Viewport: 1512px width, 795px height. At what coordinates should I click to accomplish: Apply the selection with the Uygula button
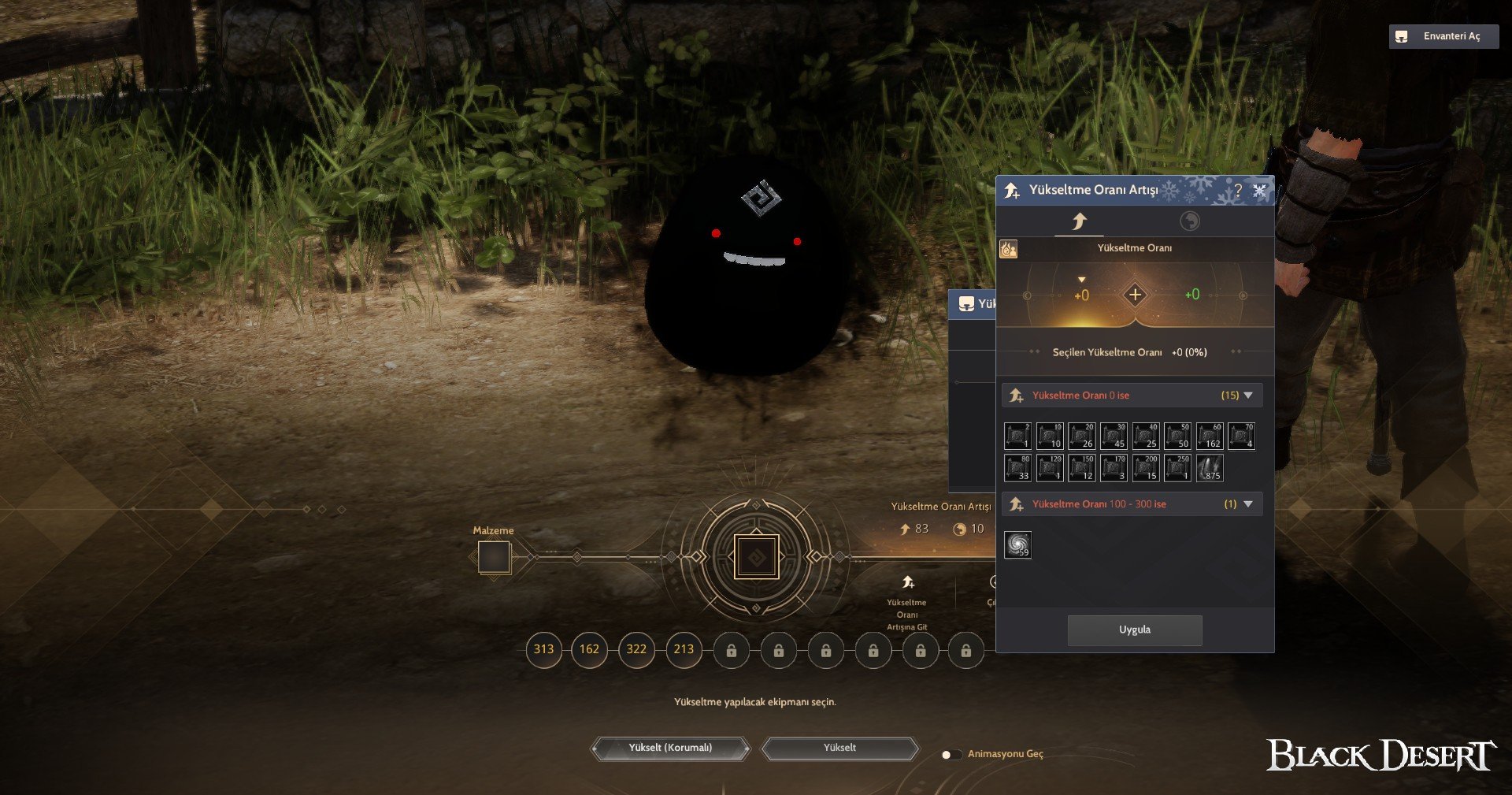(x=1134, y=630)
